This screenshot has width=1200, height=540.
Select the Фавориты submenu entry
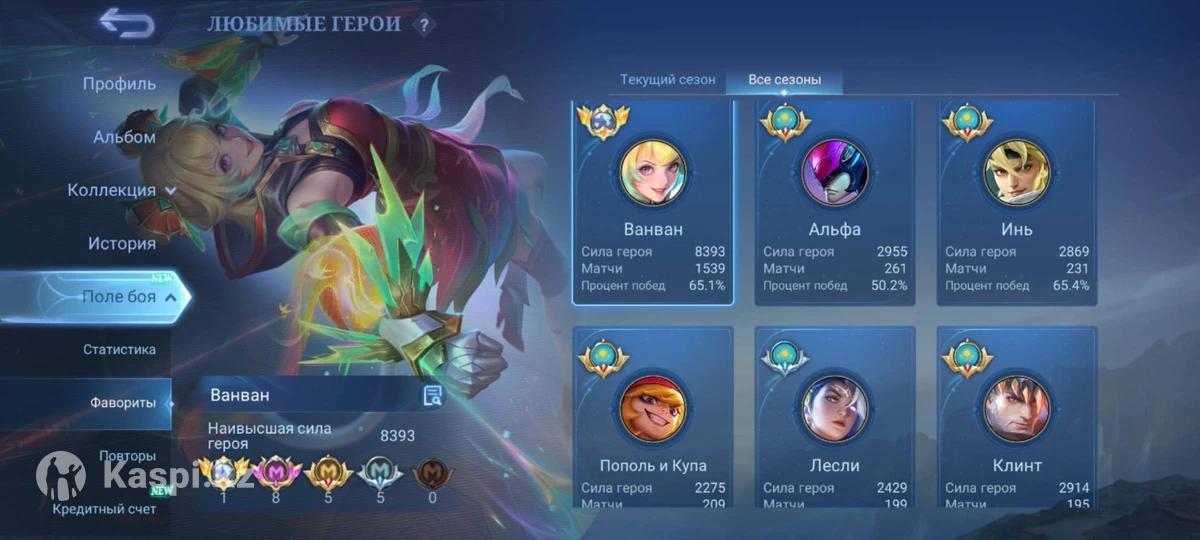123,403
